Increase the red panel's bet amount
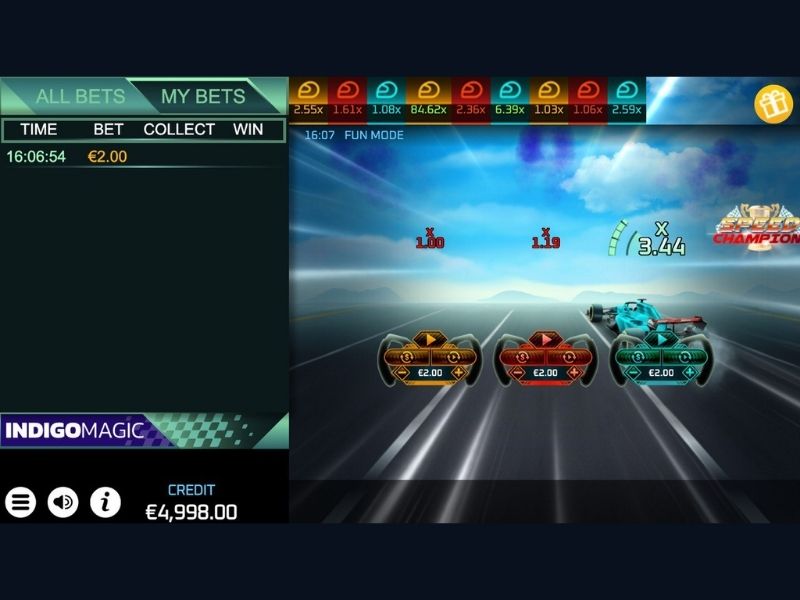800x600 pixels. [572, 373]
